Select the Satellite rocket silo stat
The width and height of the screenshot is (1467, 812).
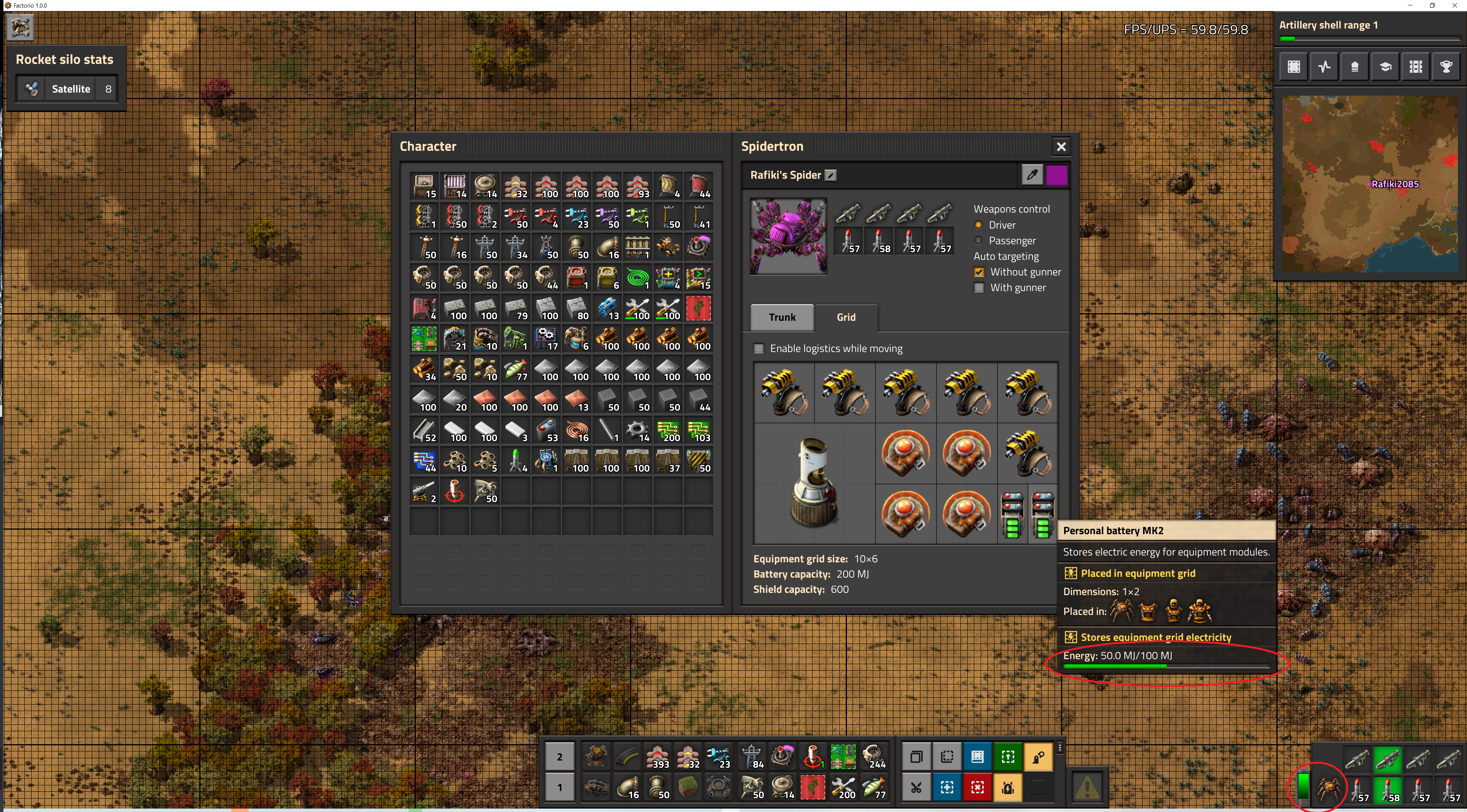click(x=67, y=89)
